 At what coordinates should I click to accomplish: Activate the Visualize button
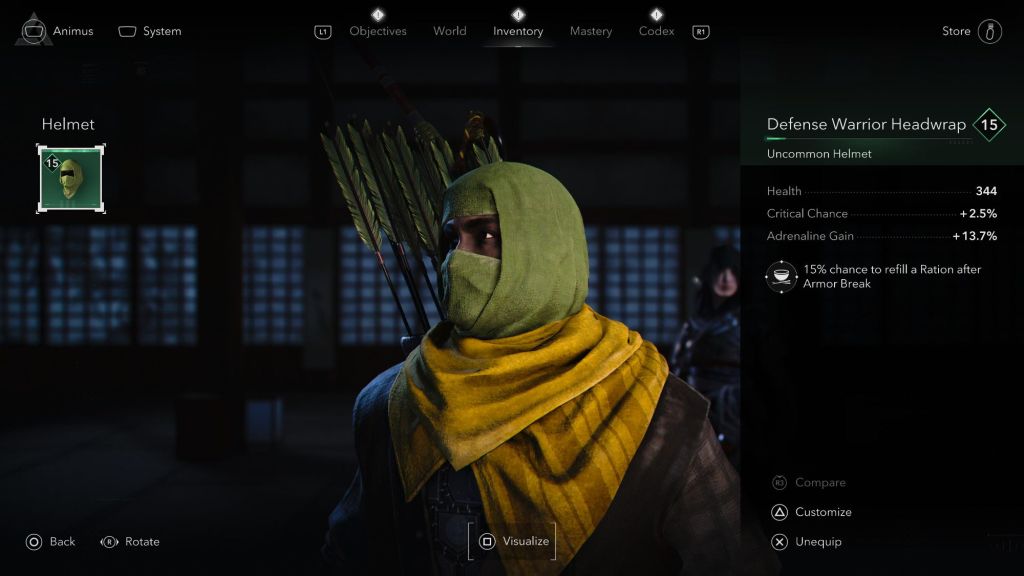pos(513,541)
